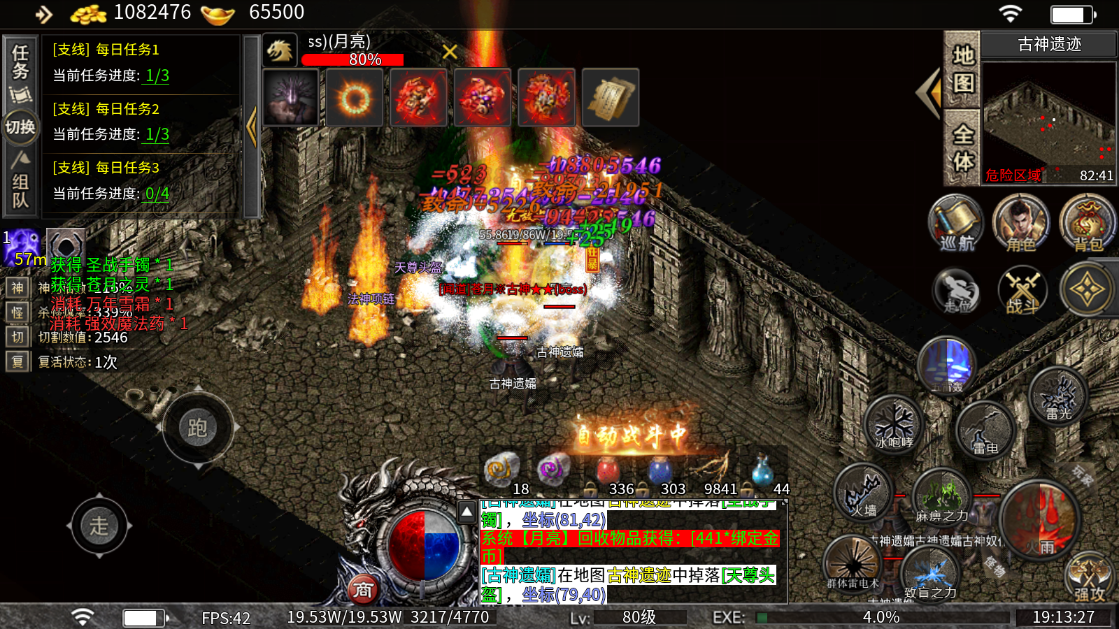
Task: Open the 地图 map button
Action: click(x=962, y=68)
